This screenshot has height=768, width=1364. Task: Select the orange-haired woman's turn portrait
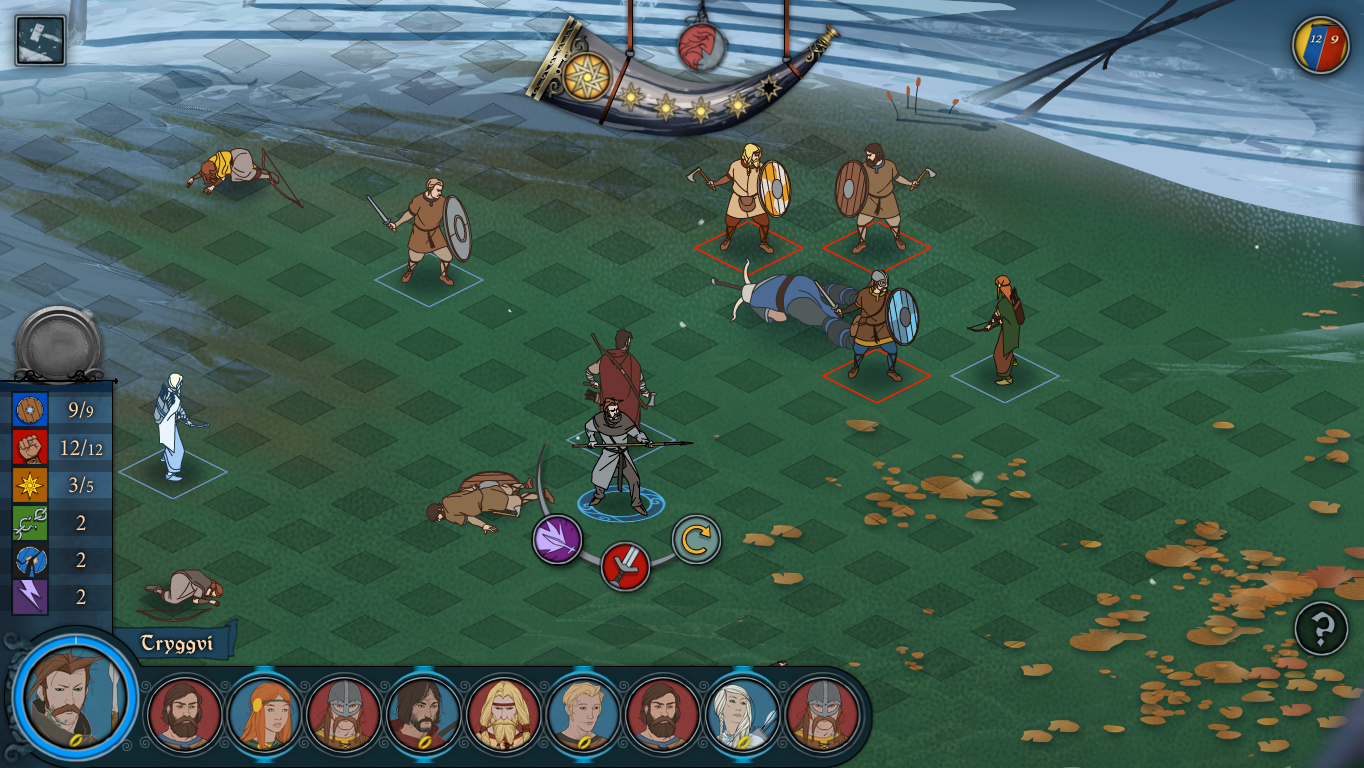pyautogui.click(x=264, y=714)
